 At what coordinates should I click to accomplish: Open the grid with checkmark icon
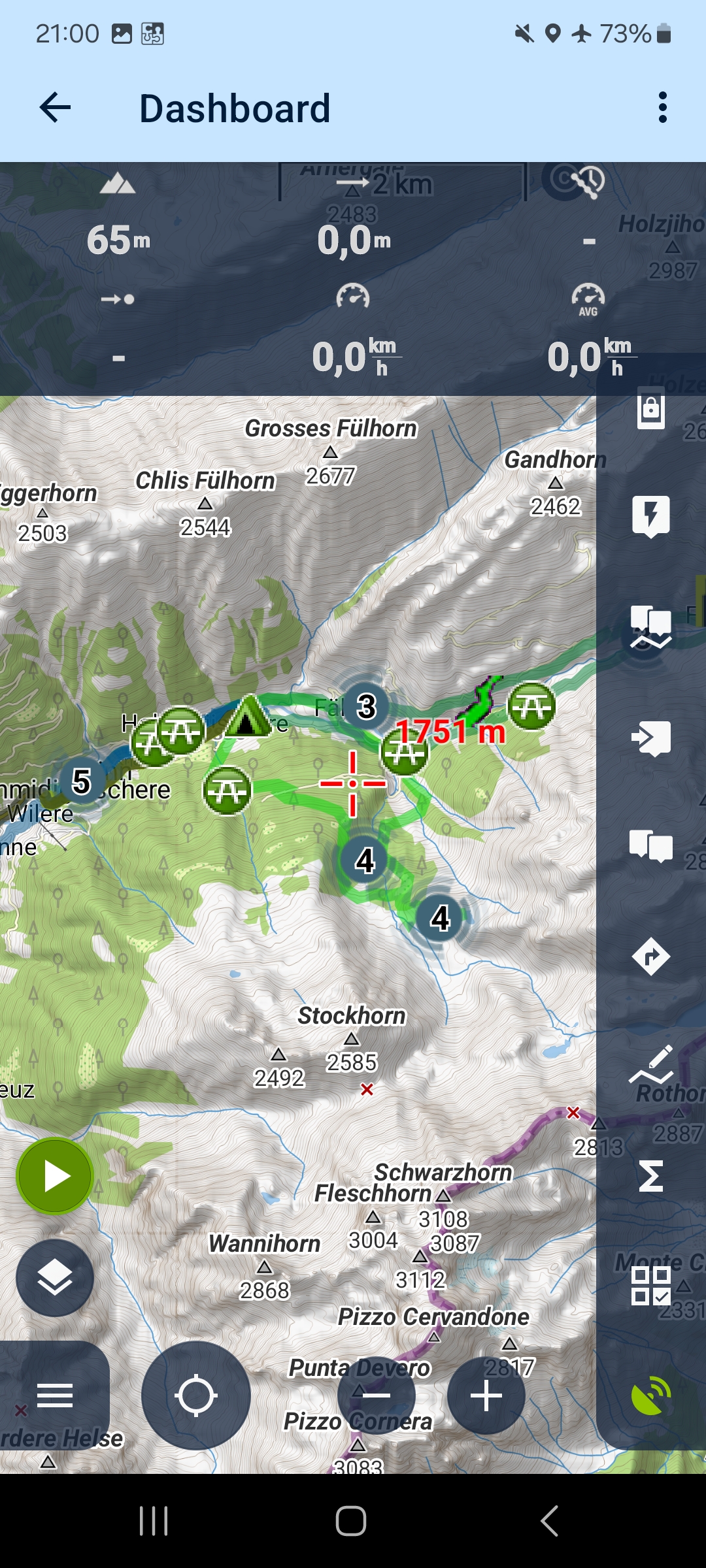click(650, 1286)
